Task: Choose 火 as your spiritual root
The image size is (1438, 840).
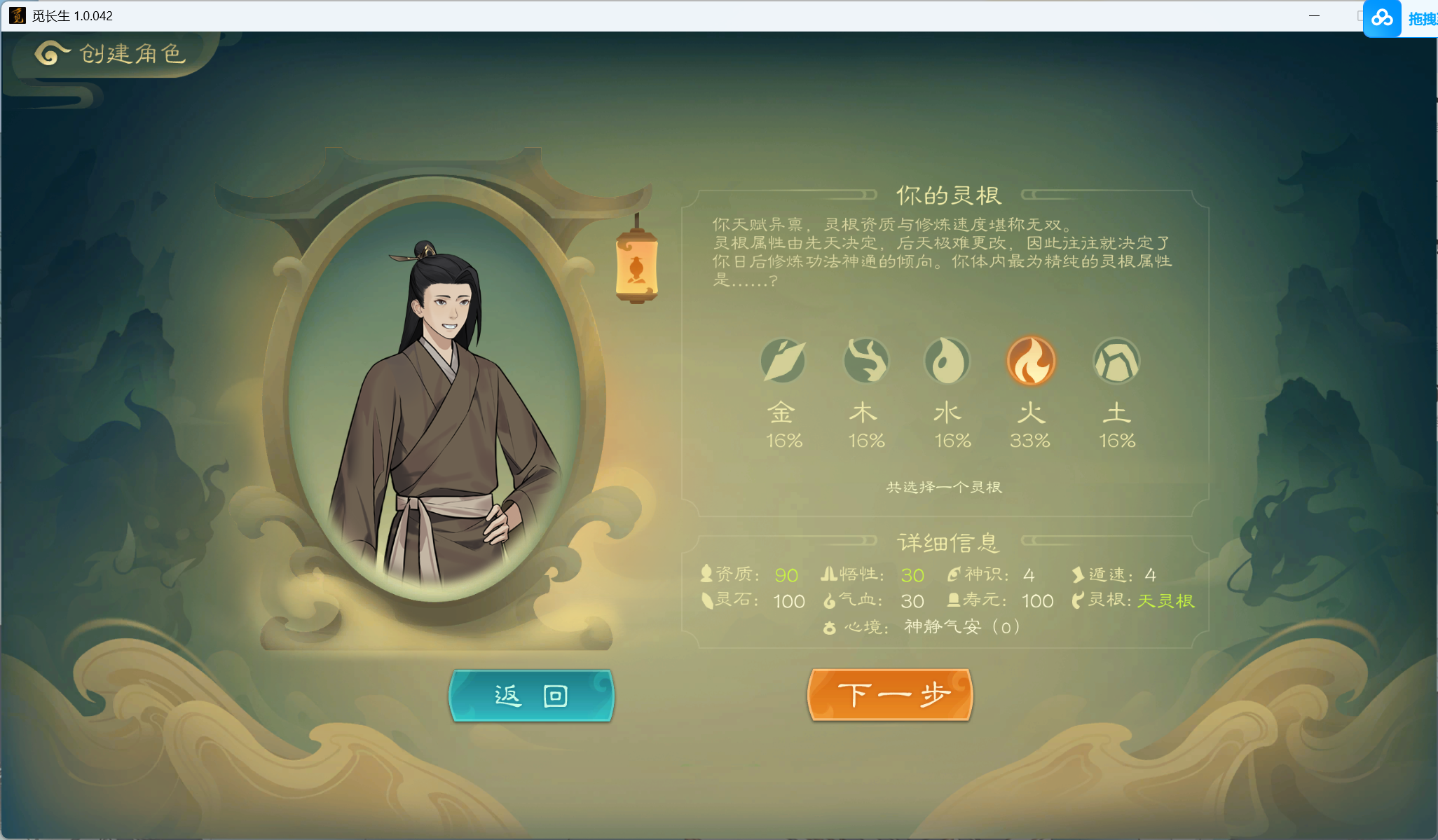Action: tap(1031, 360)
